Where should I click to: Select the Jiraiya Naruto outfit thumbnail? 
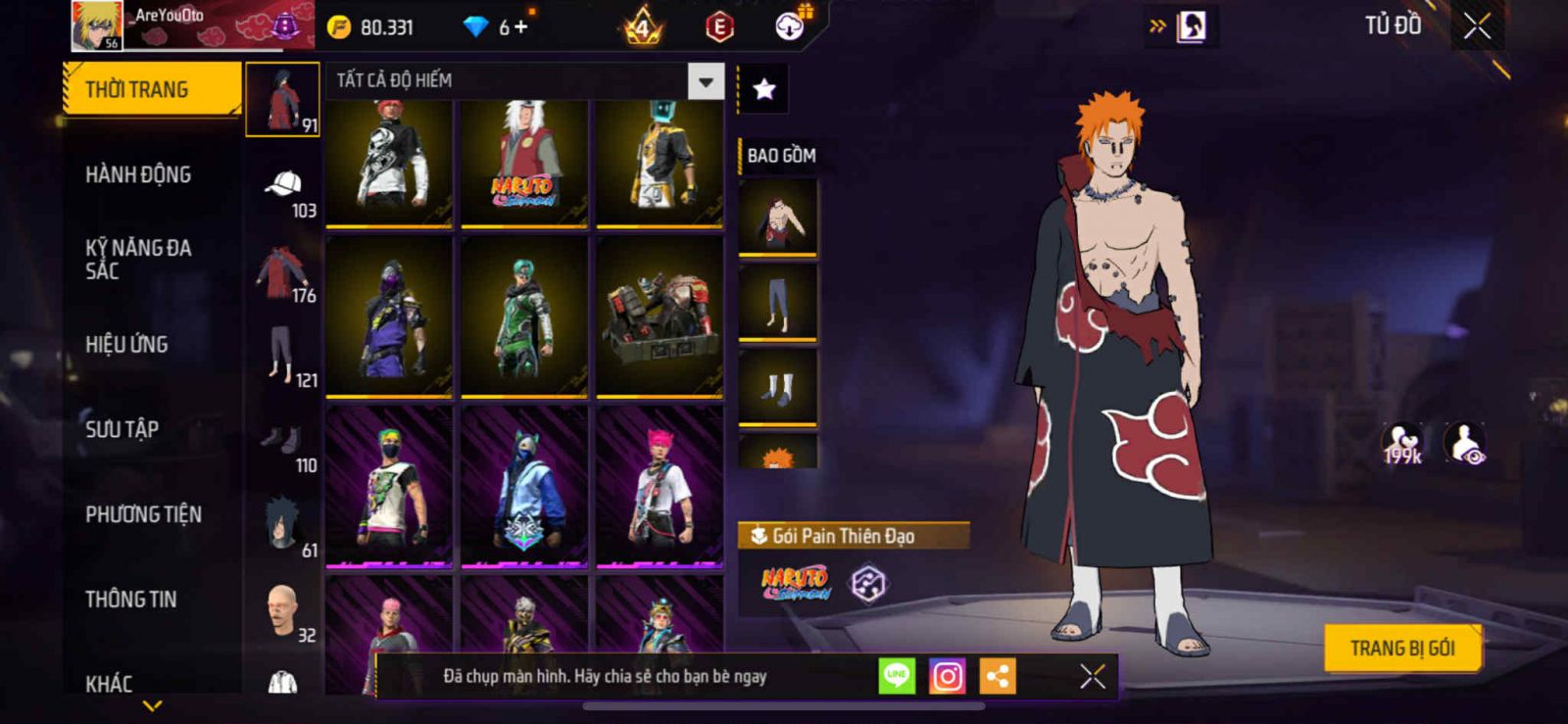pos(524,162)
